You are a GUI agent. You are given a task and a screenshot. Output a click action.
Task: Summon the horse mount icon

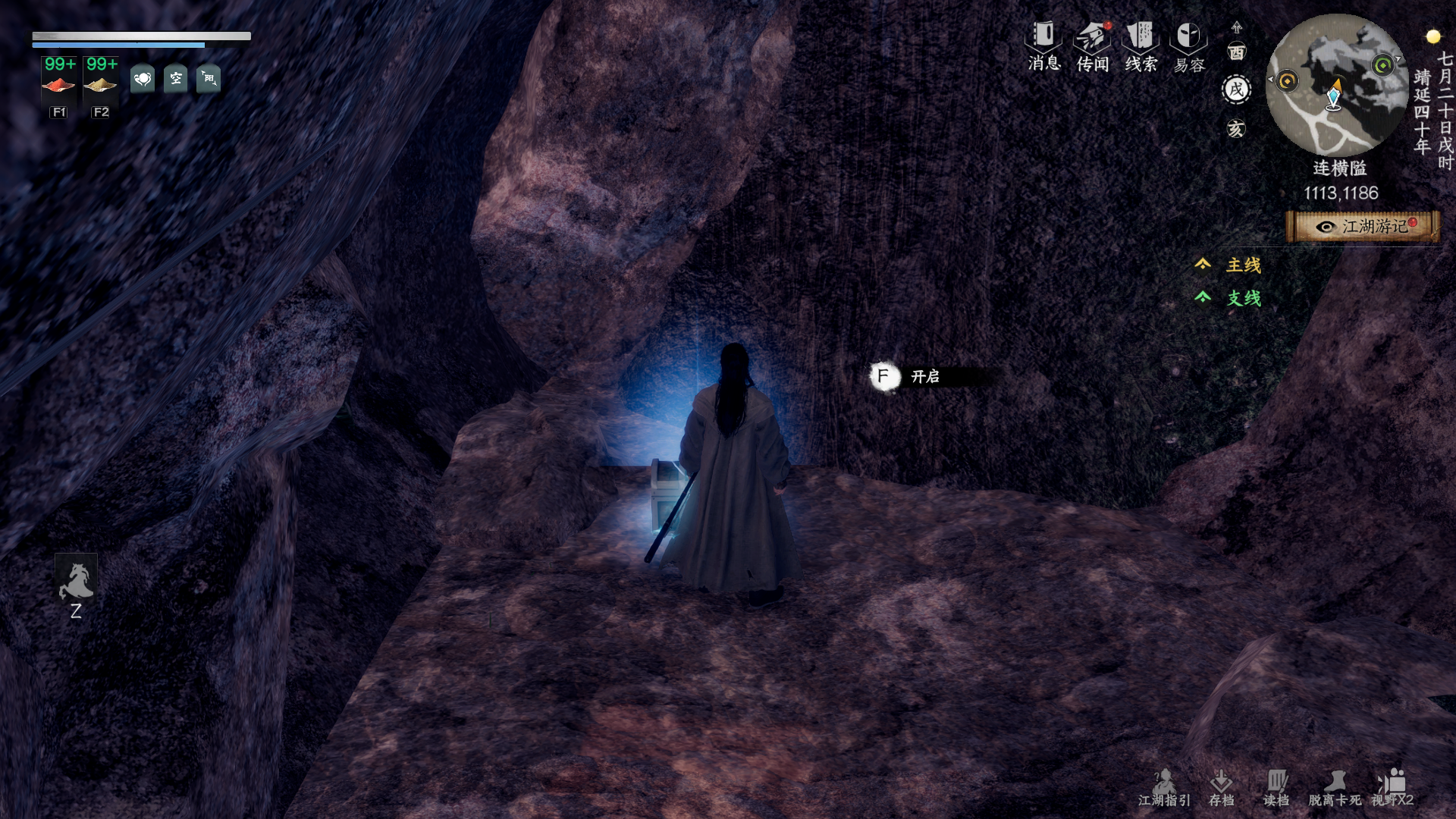(76, 582)
